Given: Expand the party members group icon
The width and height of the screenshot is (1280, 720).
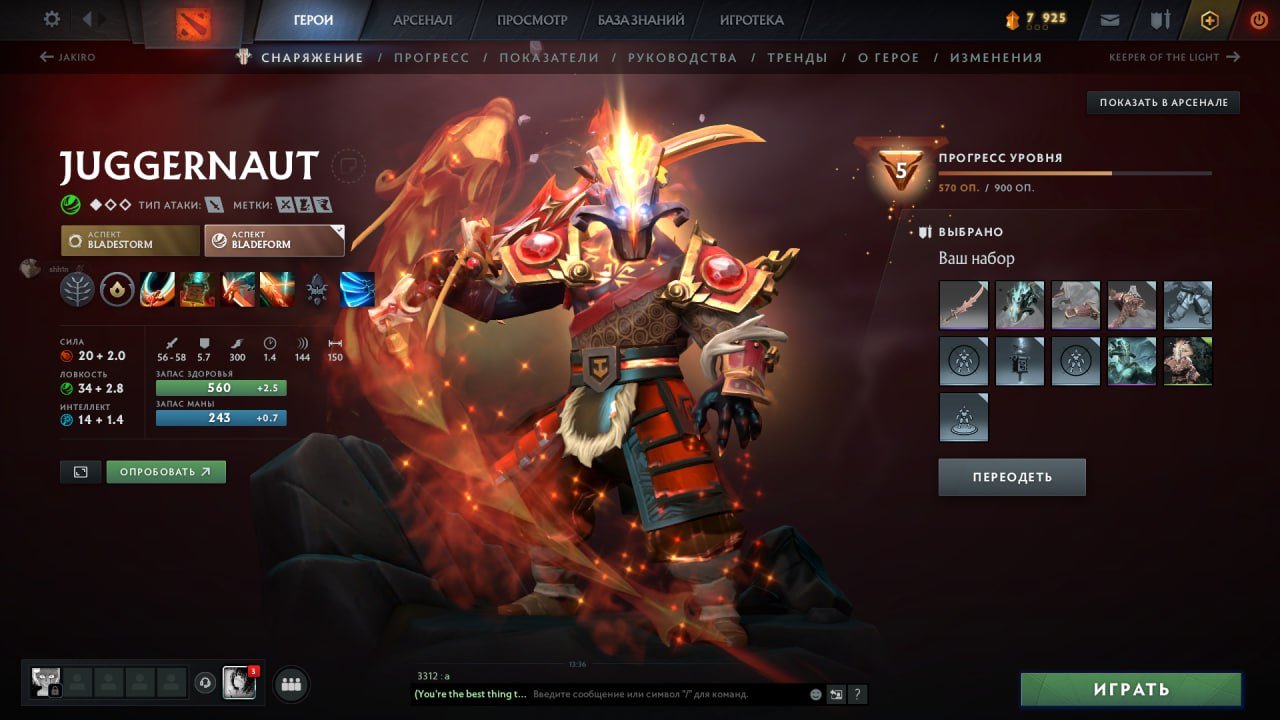Looking at the screenshot, I should (289, 683).
